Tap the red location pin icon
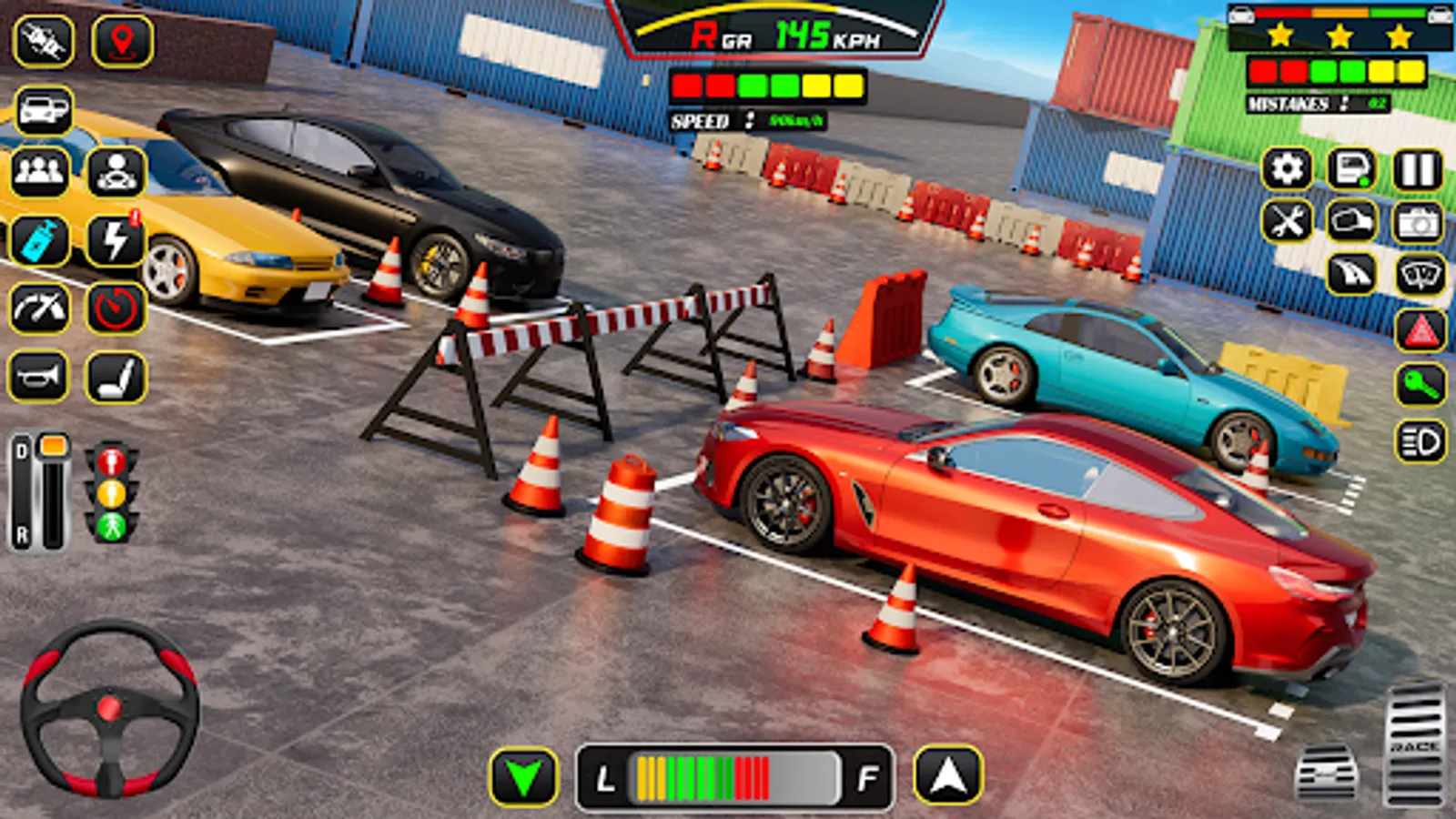 [x=122, y=41]
